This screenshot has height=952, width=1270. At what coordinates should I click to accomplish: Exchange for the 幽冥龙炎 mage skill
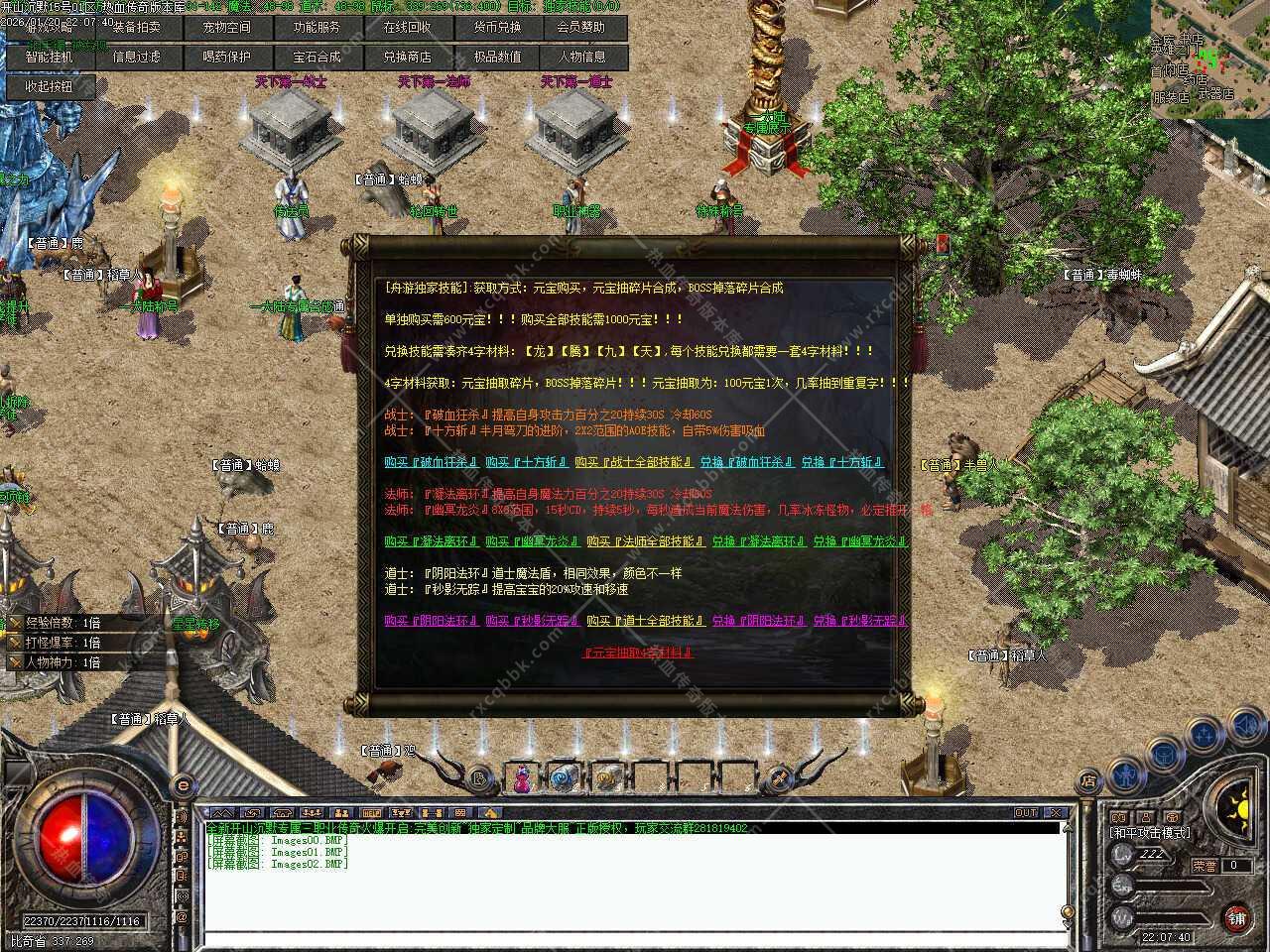(x=860, y=541)
